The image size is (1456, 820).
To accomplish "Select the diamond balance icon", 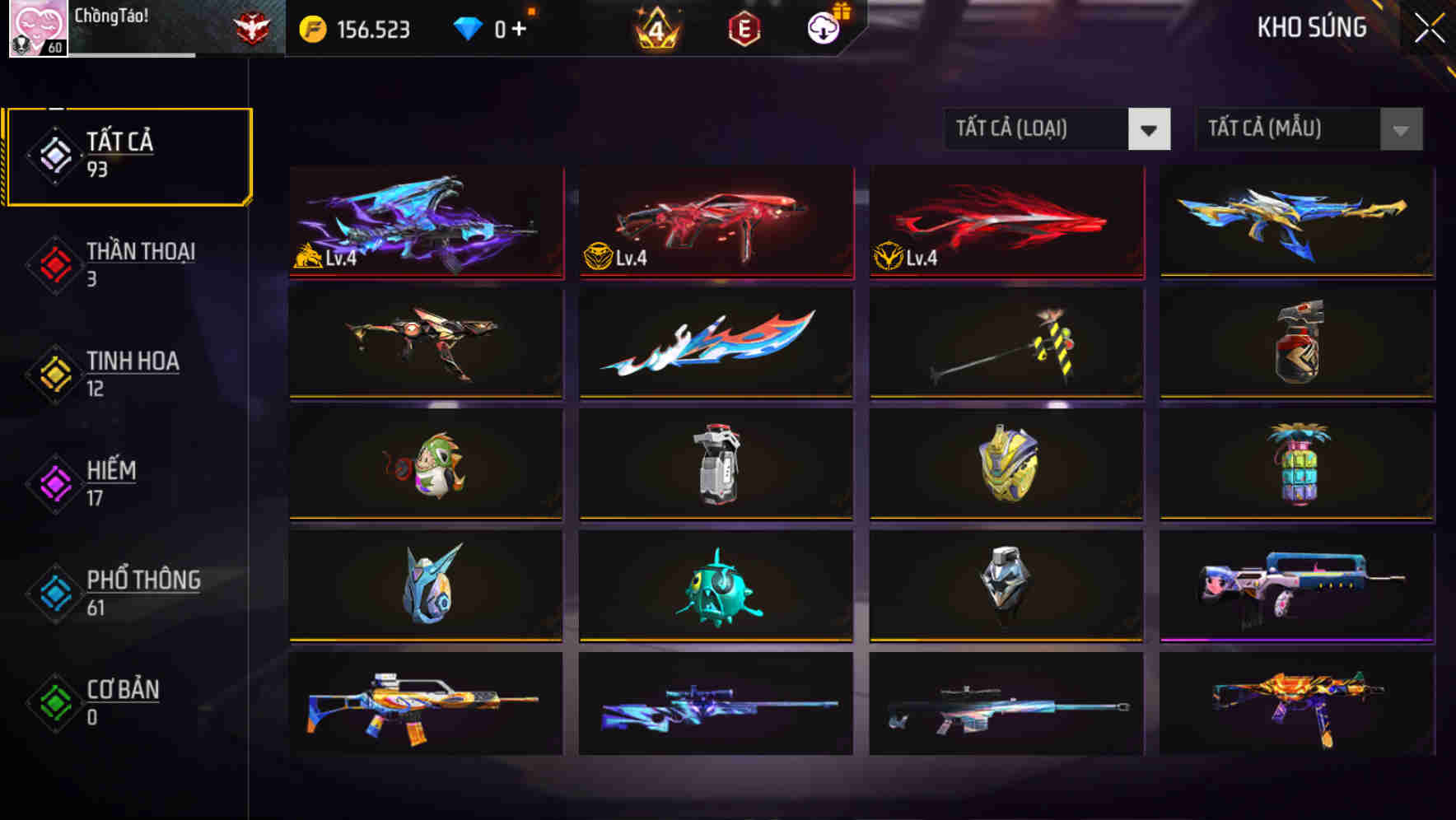I will coord(467,27).
